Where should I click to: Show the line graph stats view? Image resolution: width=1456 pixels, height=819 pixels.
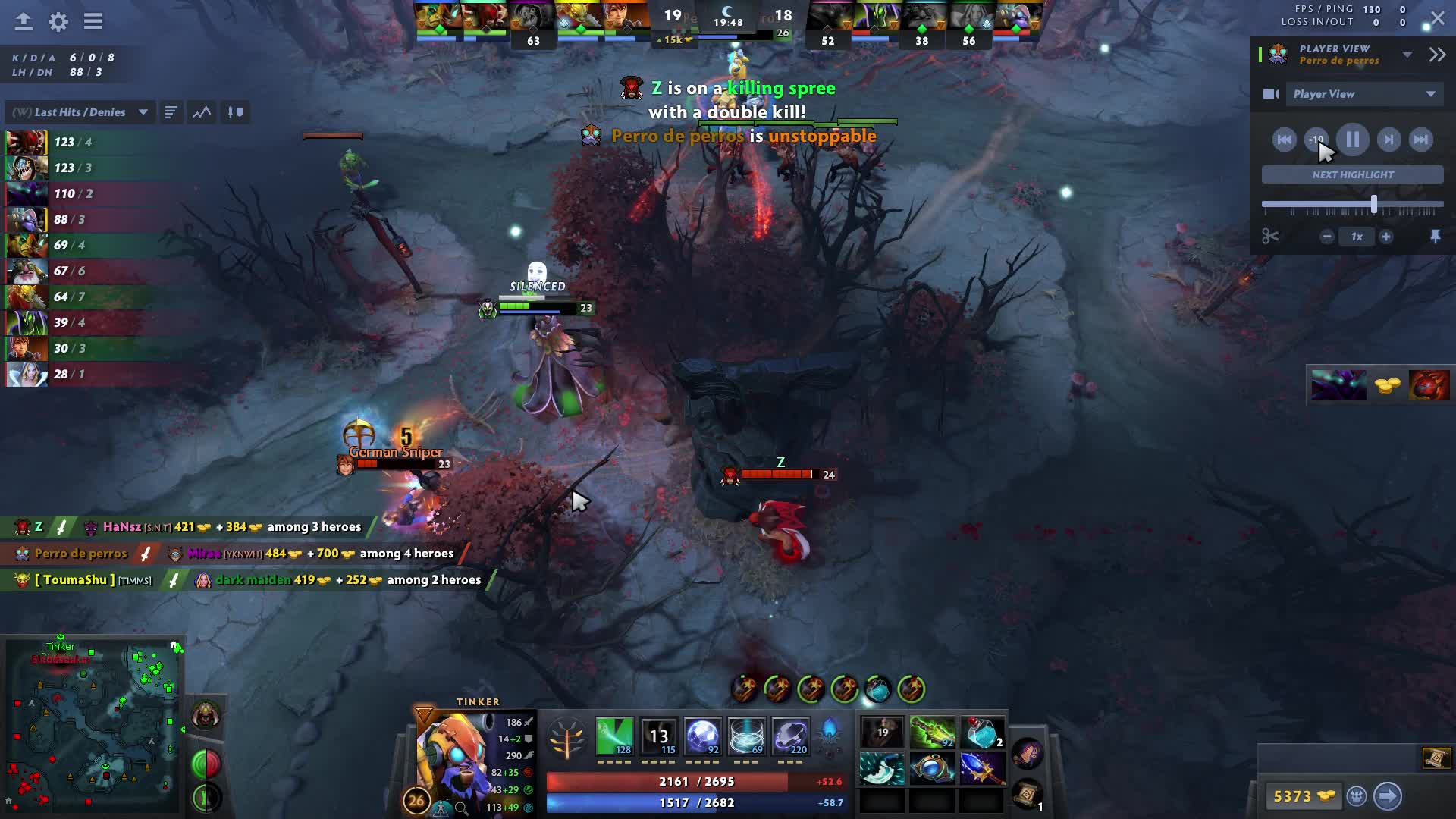pyautogui.click(x=202, y=112)
